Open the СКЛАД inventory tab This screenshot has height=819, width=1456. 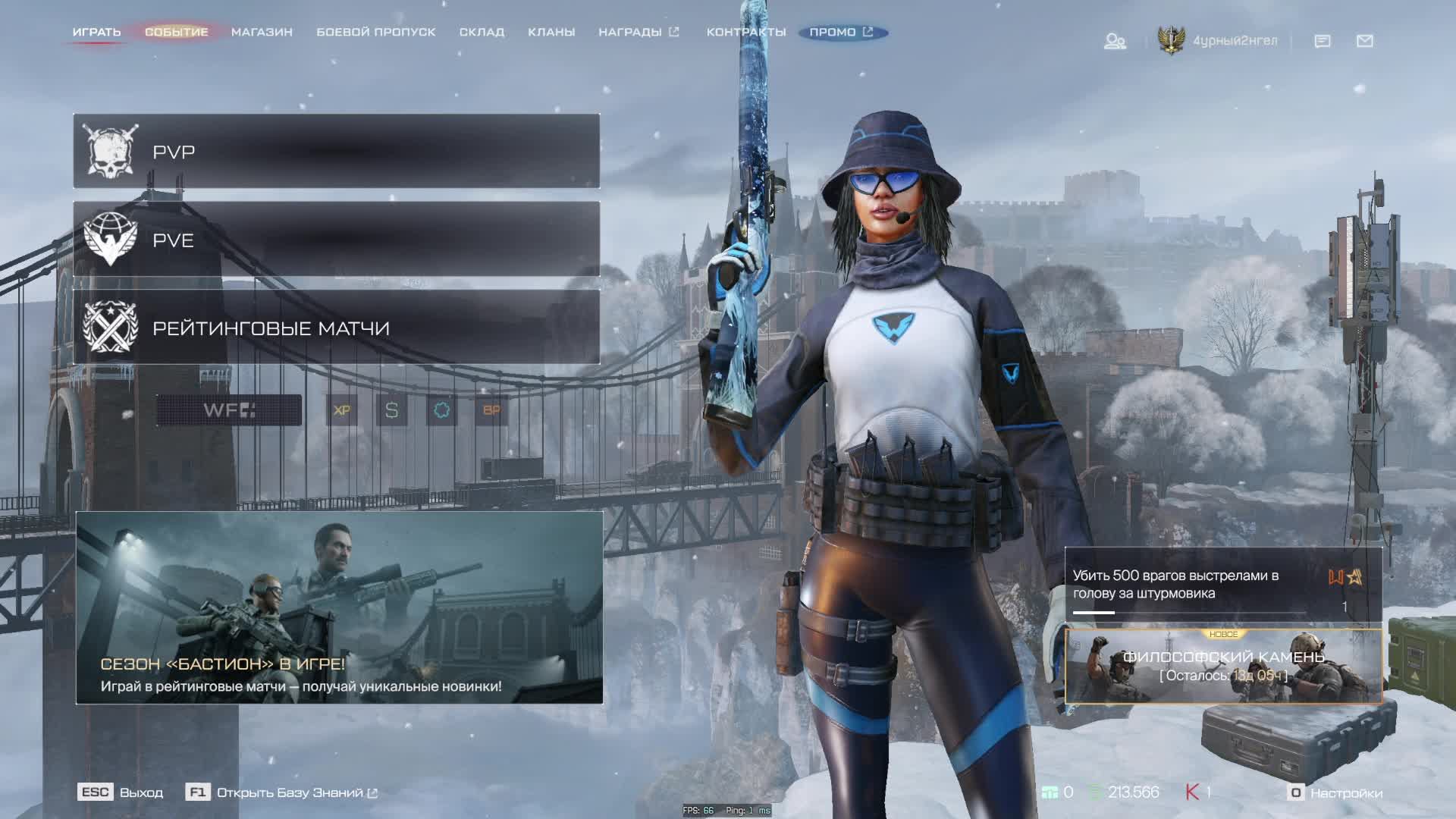(482, 32)
